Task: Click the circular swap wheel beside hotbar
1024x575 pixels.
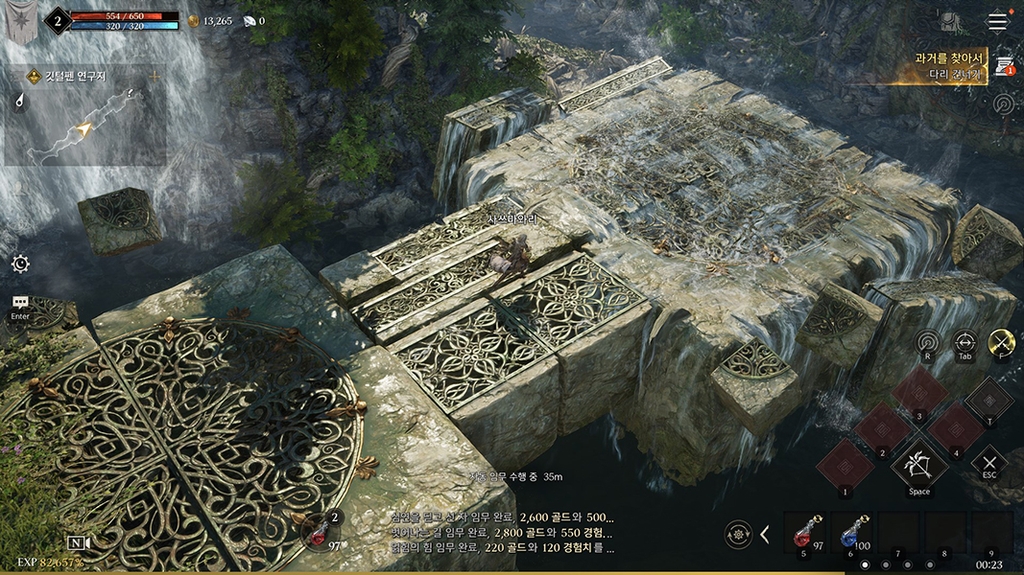Action: 739,533
